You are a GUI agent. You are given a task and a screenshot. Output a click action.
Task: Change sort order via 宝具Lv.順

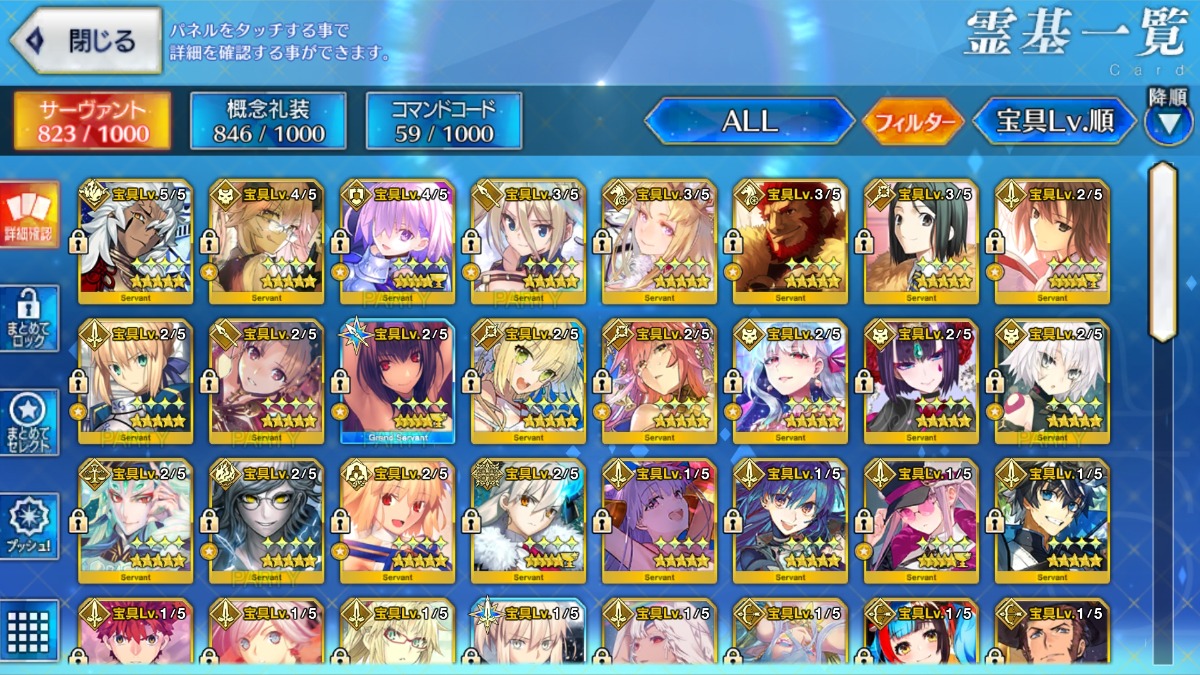pos(1055,122)
